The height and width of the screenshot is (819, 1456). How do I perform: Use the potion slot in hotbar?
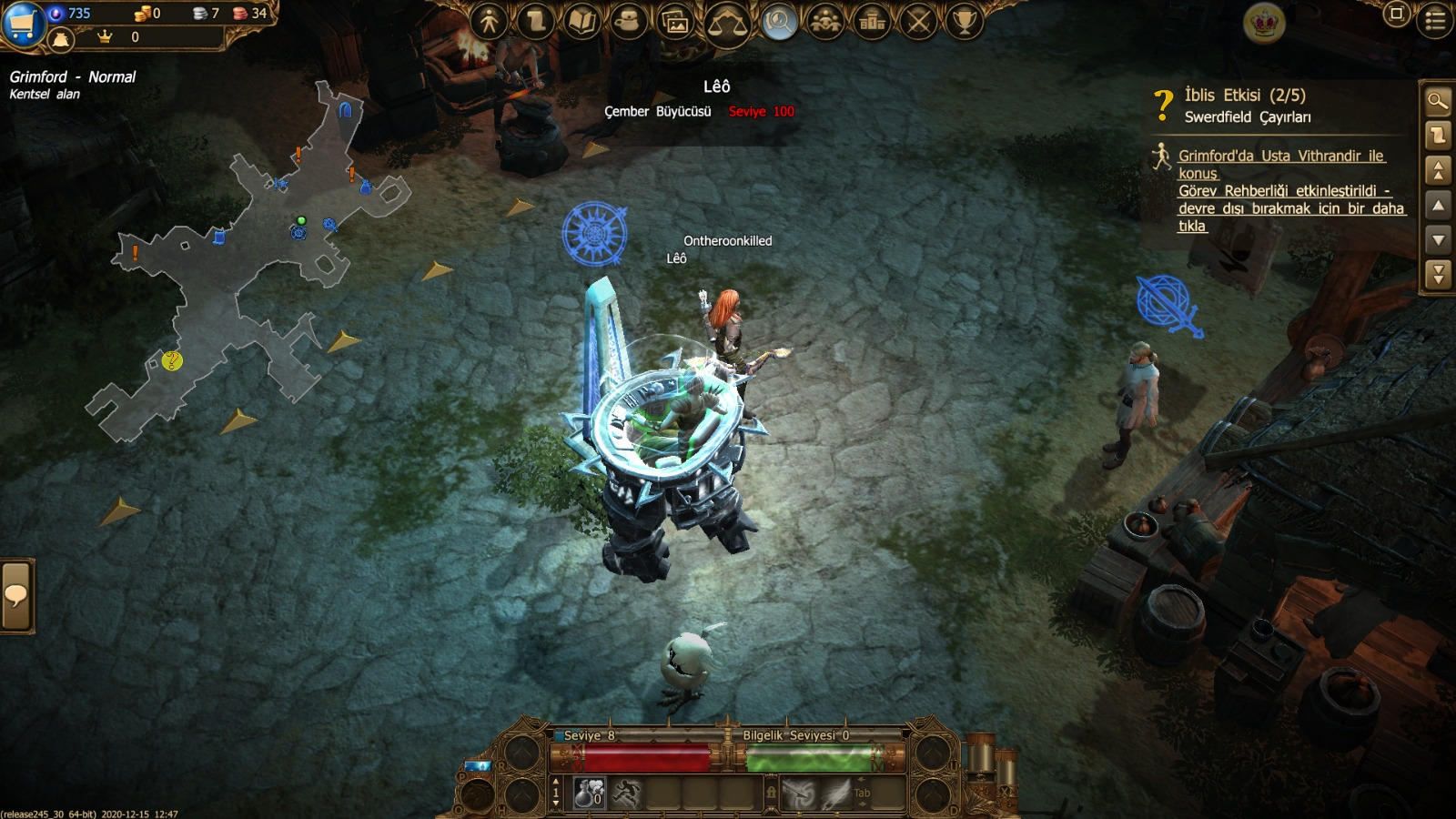(x=590, y=794)
